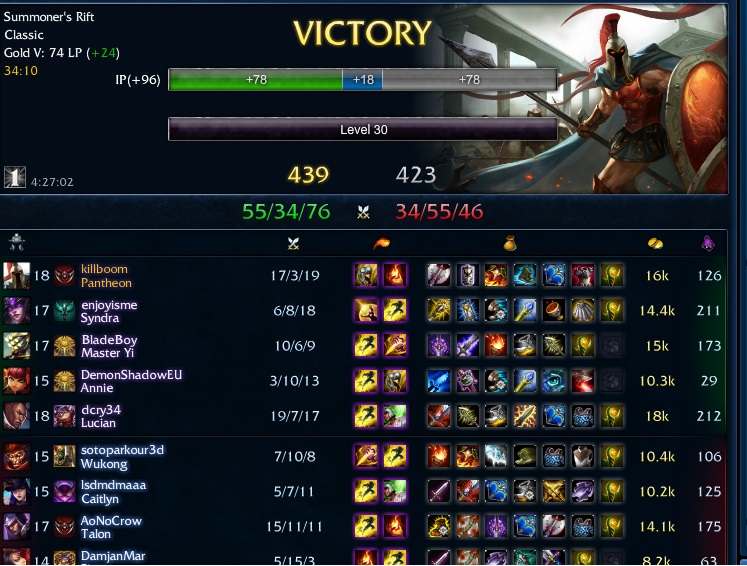Viewport: 747px width, 566px height.
Task: Click the item bag column header
Action: [508, 243]
